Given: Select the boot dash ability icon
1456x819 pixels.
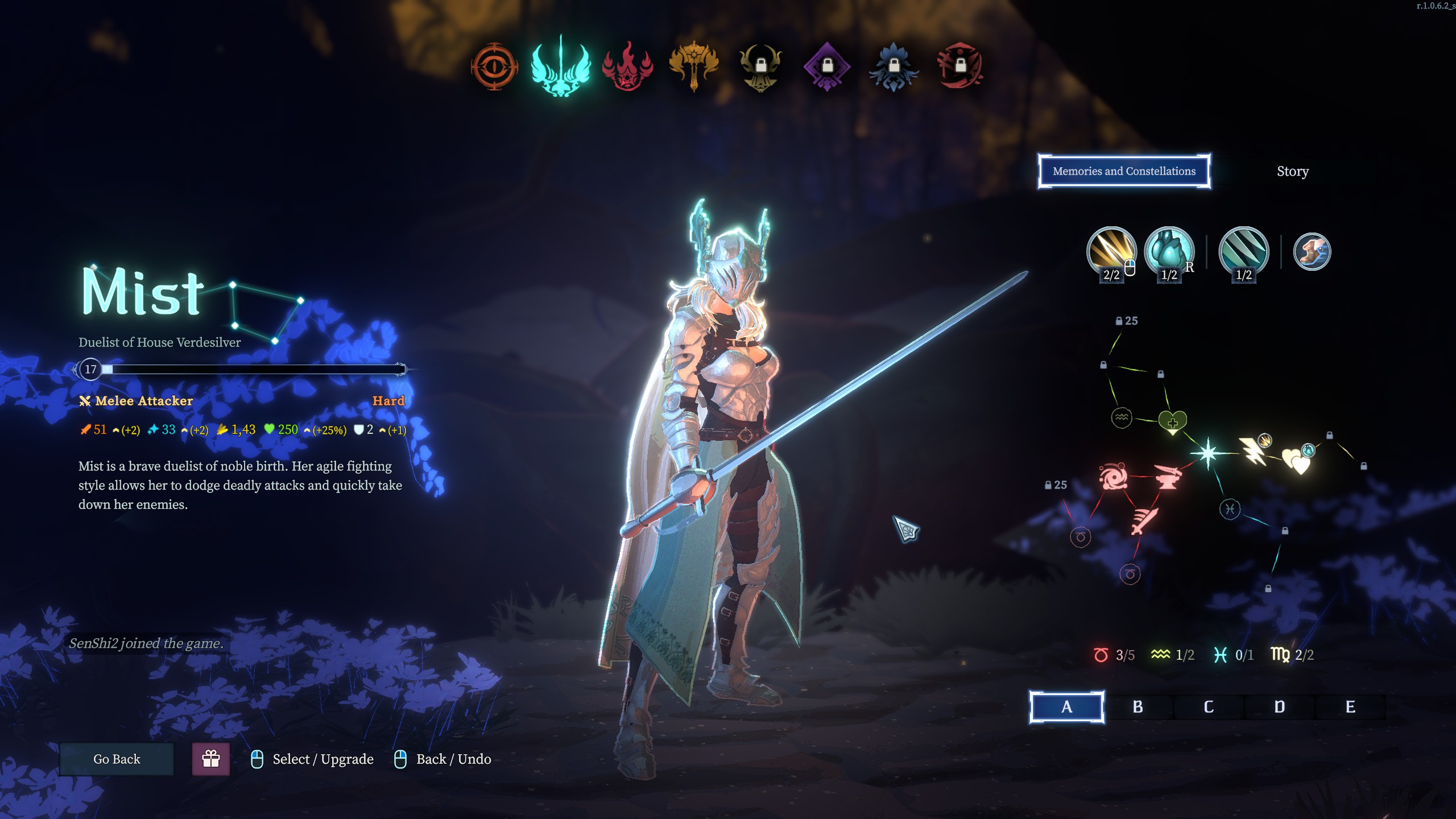Looking at the screenshot, I should 1312,251.
